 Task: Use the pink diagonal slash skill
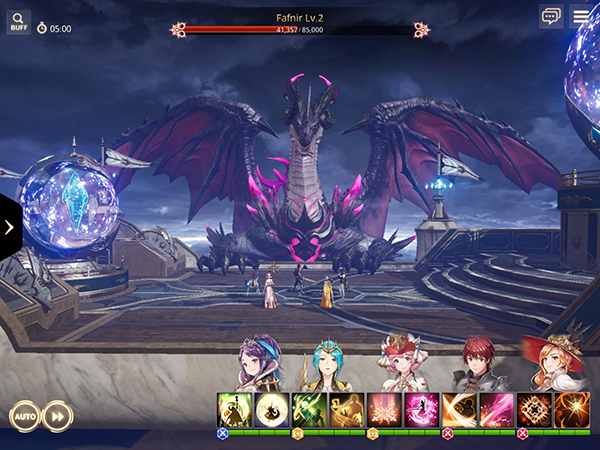point(496,410)
